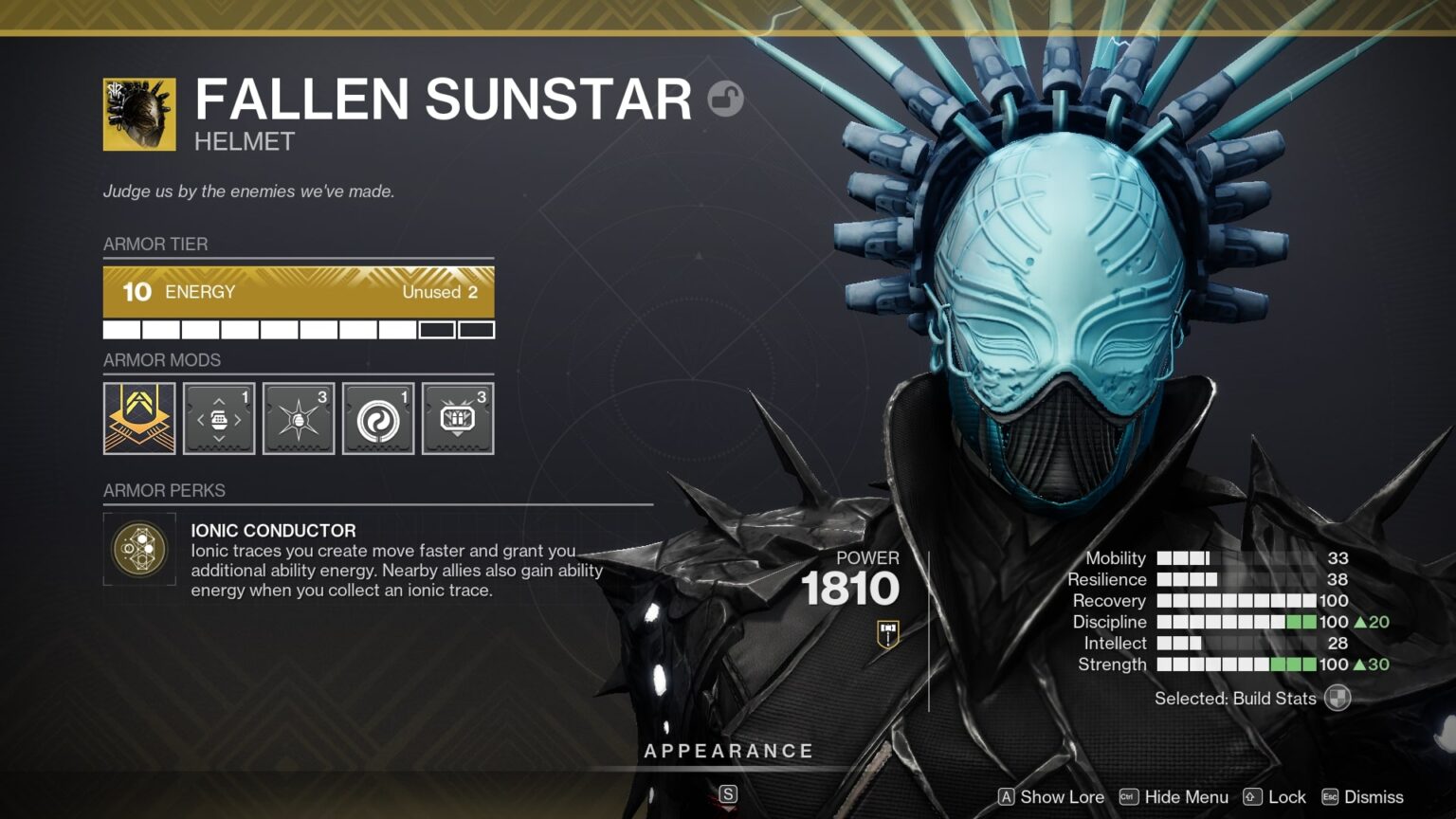The width and height of the screenshot is (1456, 819).
Task: Select the gold artifice mod in the first slot
Action: [138, 418]
